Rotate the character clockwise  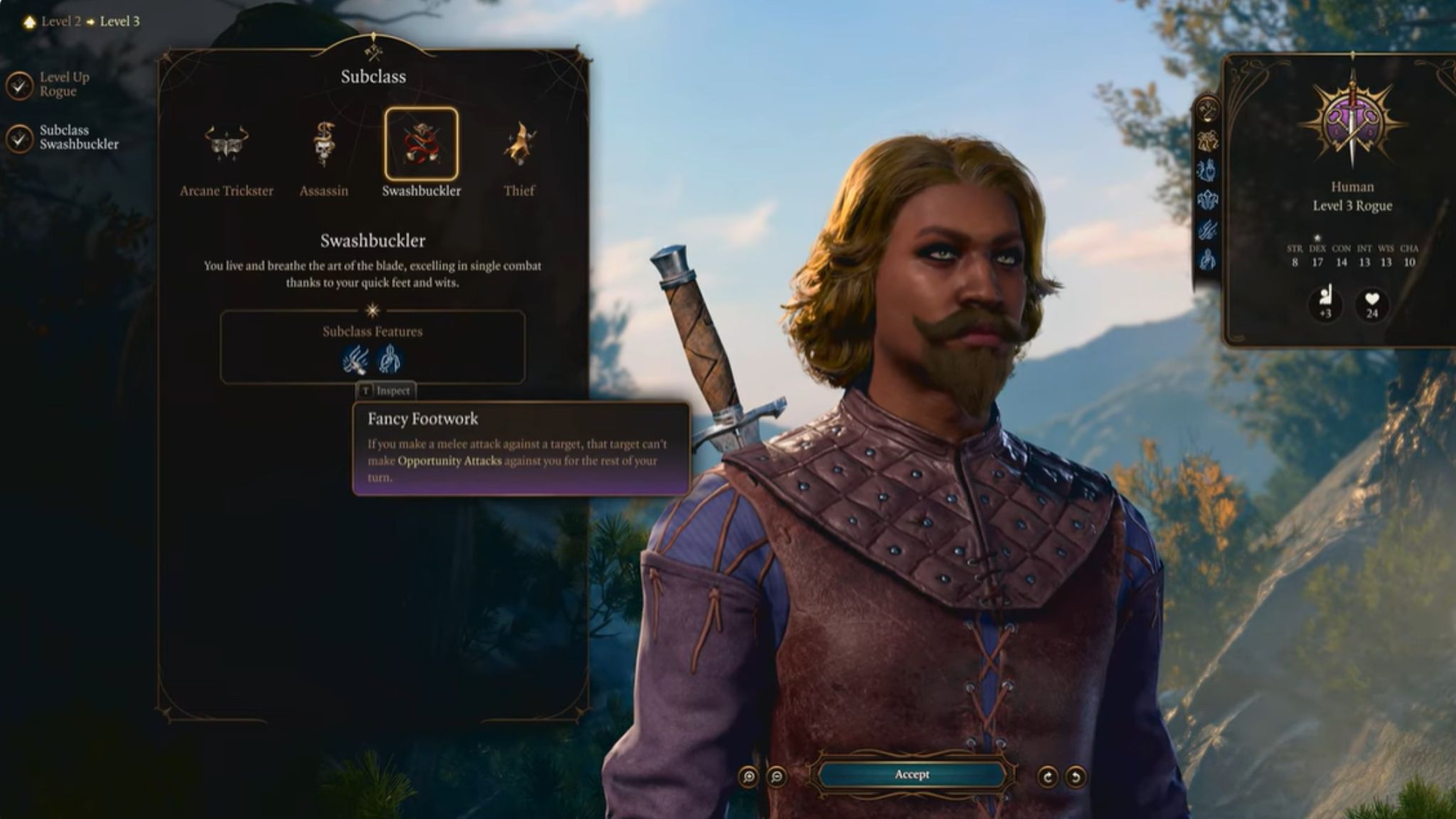[1047, 777]
